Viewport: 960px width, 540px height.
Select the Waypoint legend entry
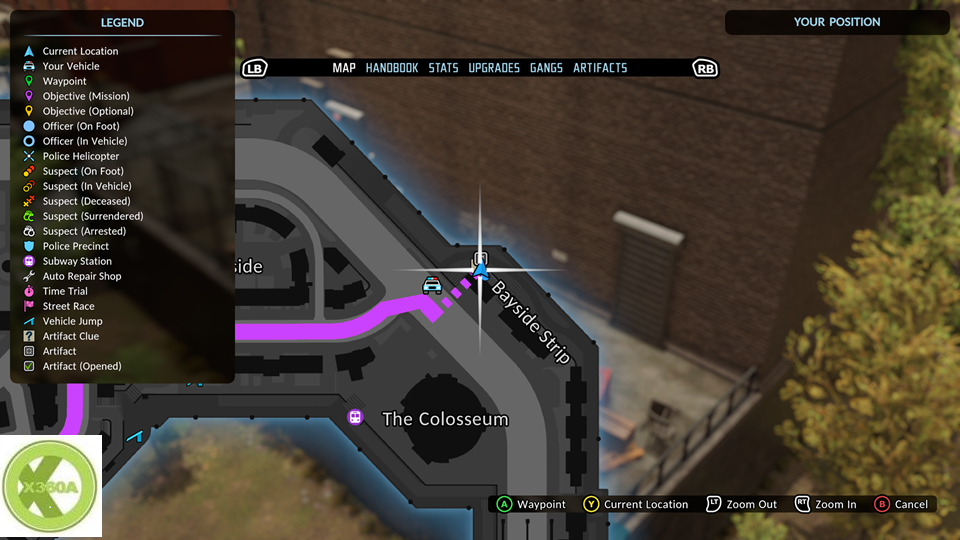(x=64, y=81)
